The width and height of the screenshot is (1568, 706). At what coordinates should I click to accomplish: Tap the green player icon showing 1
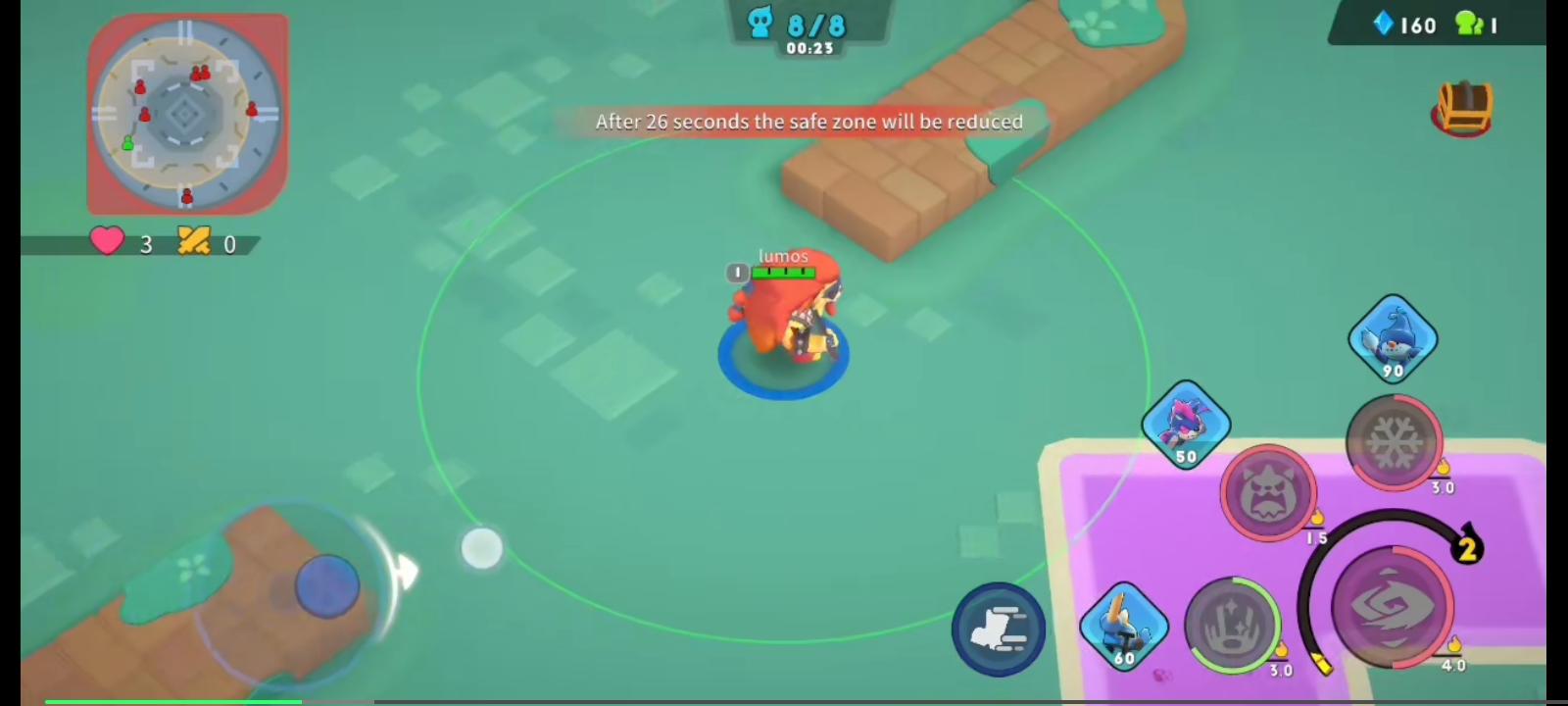coord(1480,25)
